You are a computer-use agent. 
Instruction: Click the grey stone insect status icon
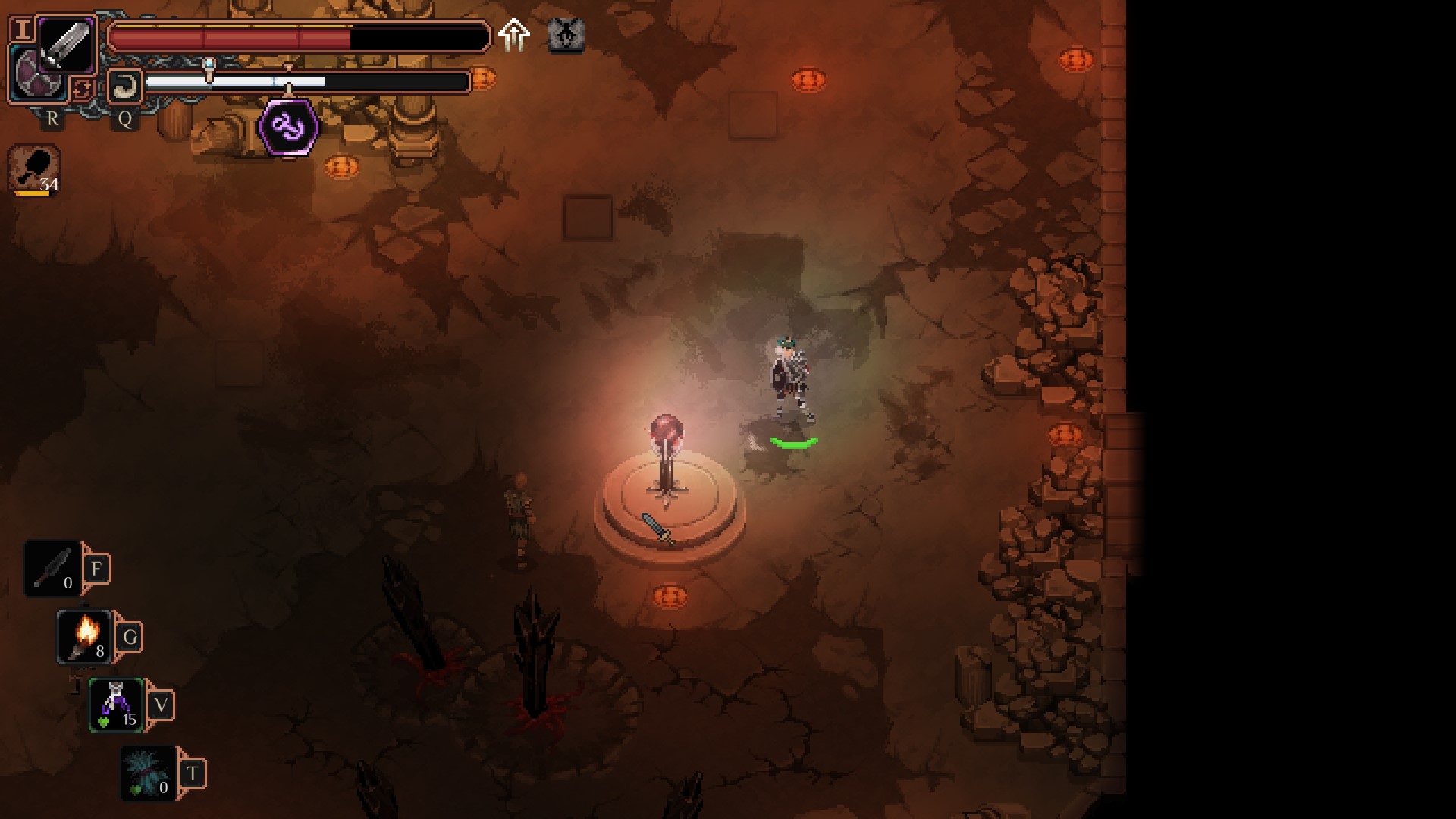click(566, 36)
